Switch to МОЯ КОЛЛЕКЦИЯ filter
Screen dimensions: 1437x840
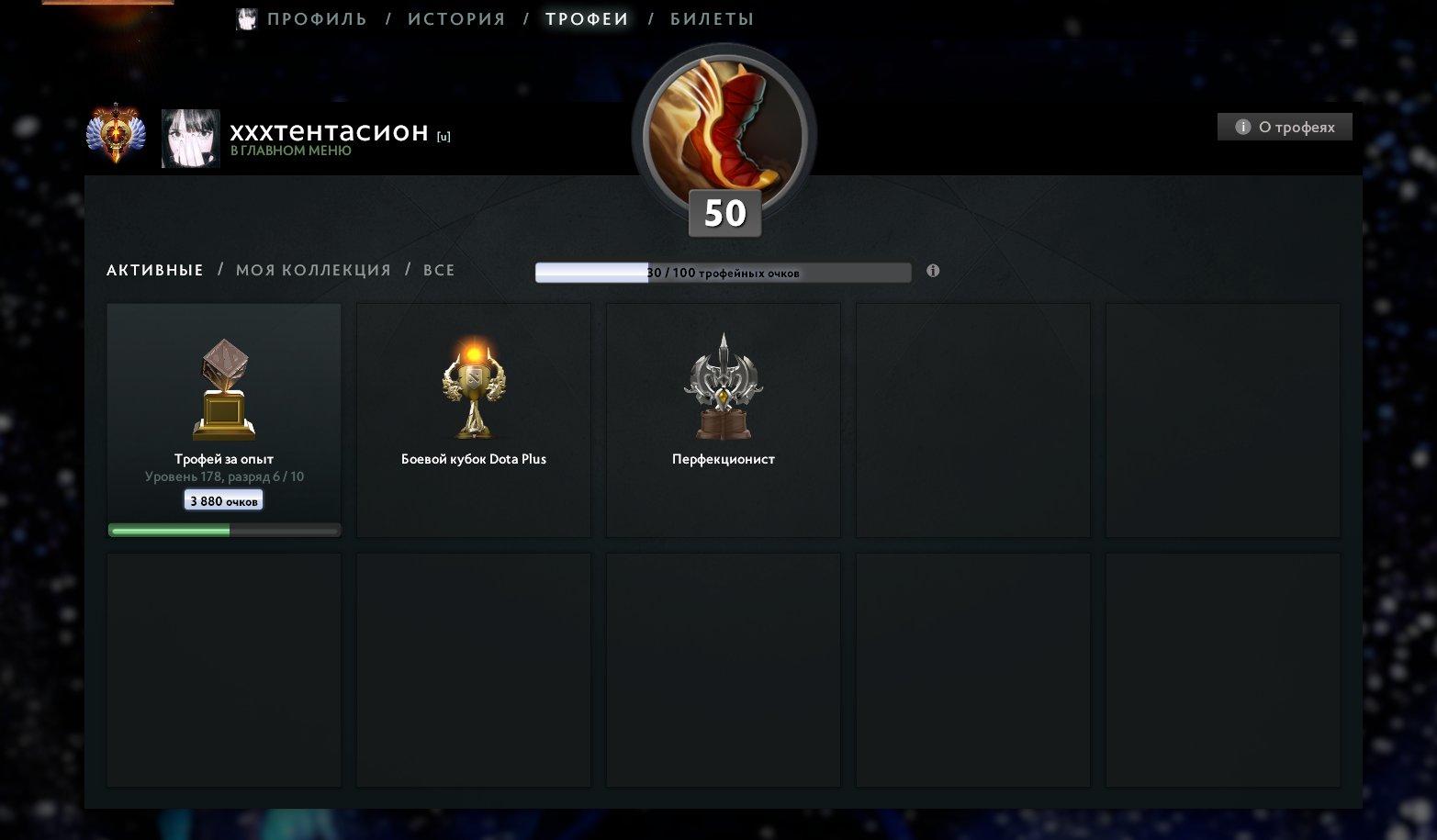(314, 269)
